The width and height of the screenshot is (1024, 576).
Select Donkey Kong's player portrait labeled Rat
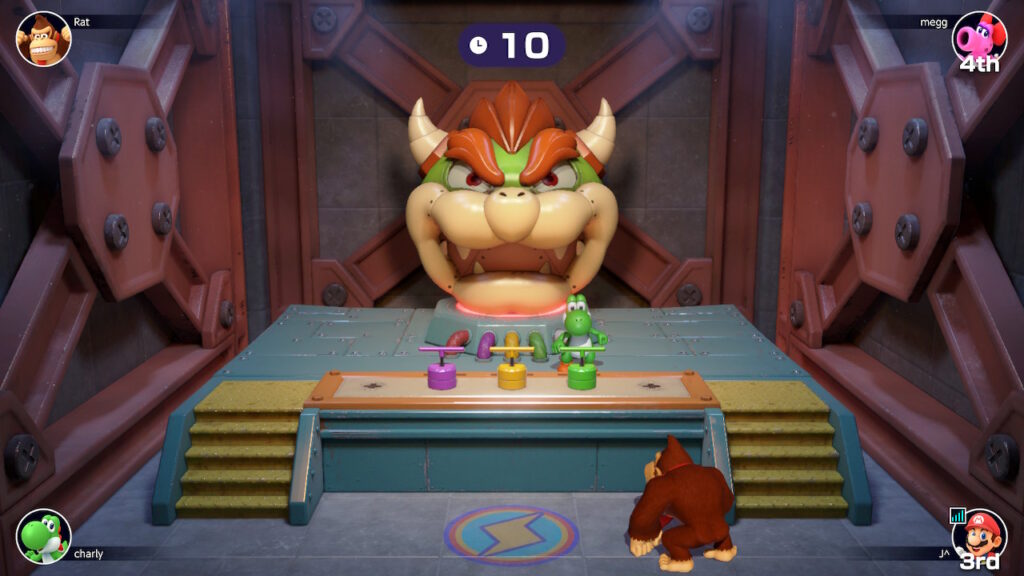tap(44, 39)
